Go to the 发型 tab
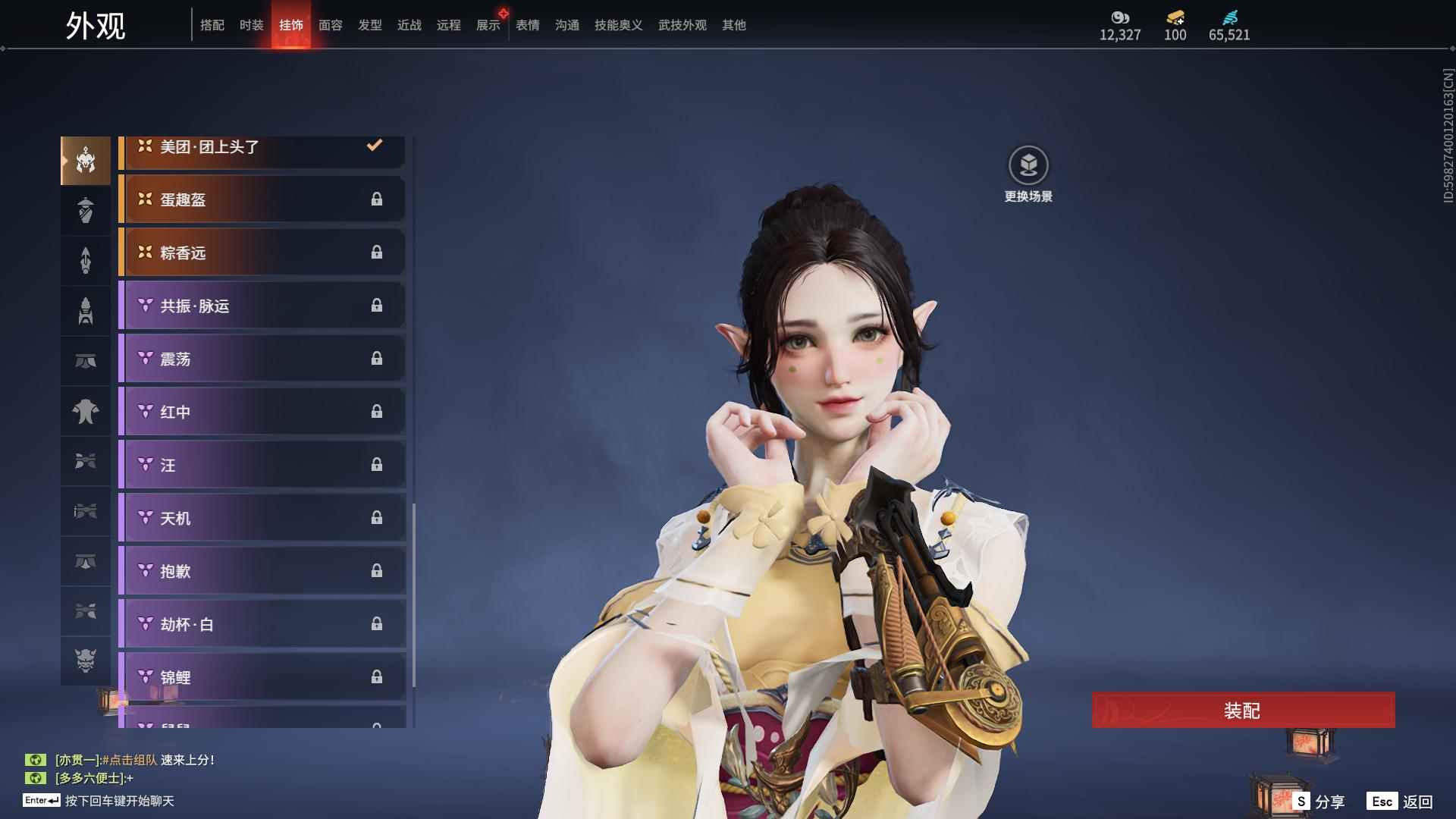The width and height of the screenshot is (1456, 819). point(369,25)
